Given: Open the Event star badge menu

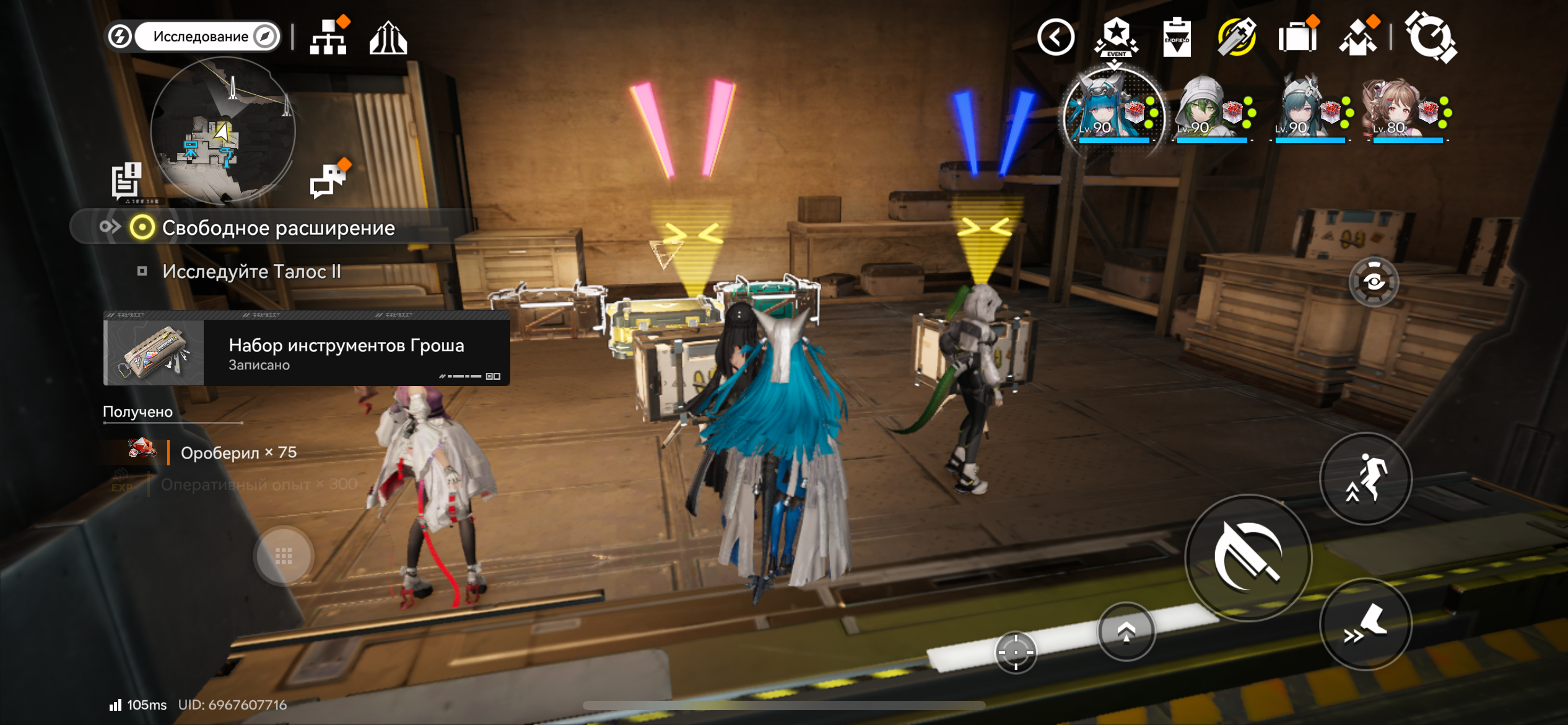Looking at the screenshot, I should [1116, 37].
